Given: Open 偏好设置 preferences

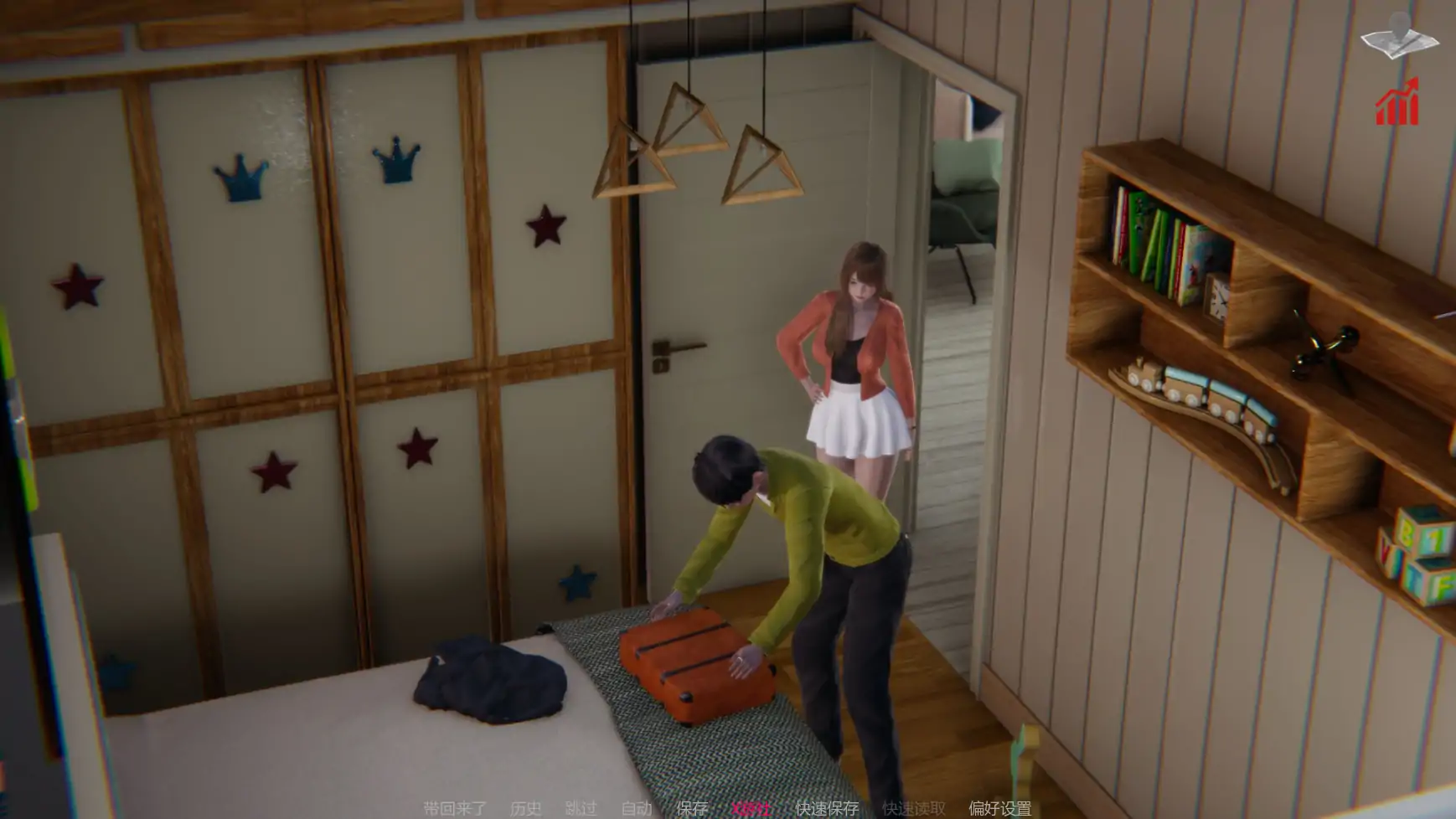Looking at the screenshot, I should pos(999,808).
